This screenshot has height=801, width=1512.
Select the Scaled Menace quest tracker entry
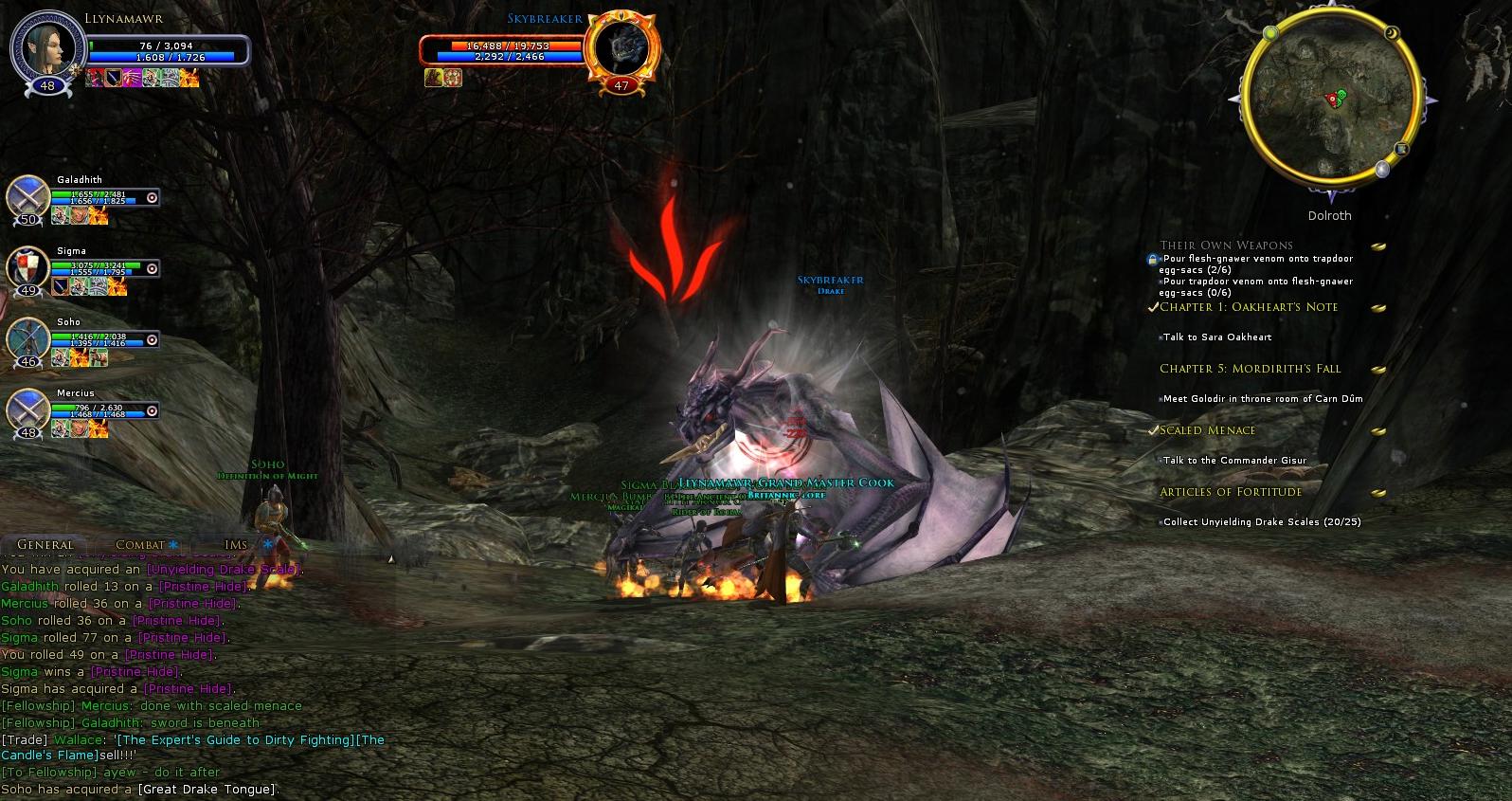pos(1207,430)
